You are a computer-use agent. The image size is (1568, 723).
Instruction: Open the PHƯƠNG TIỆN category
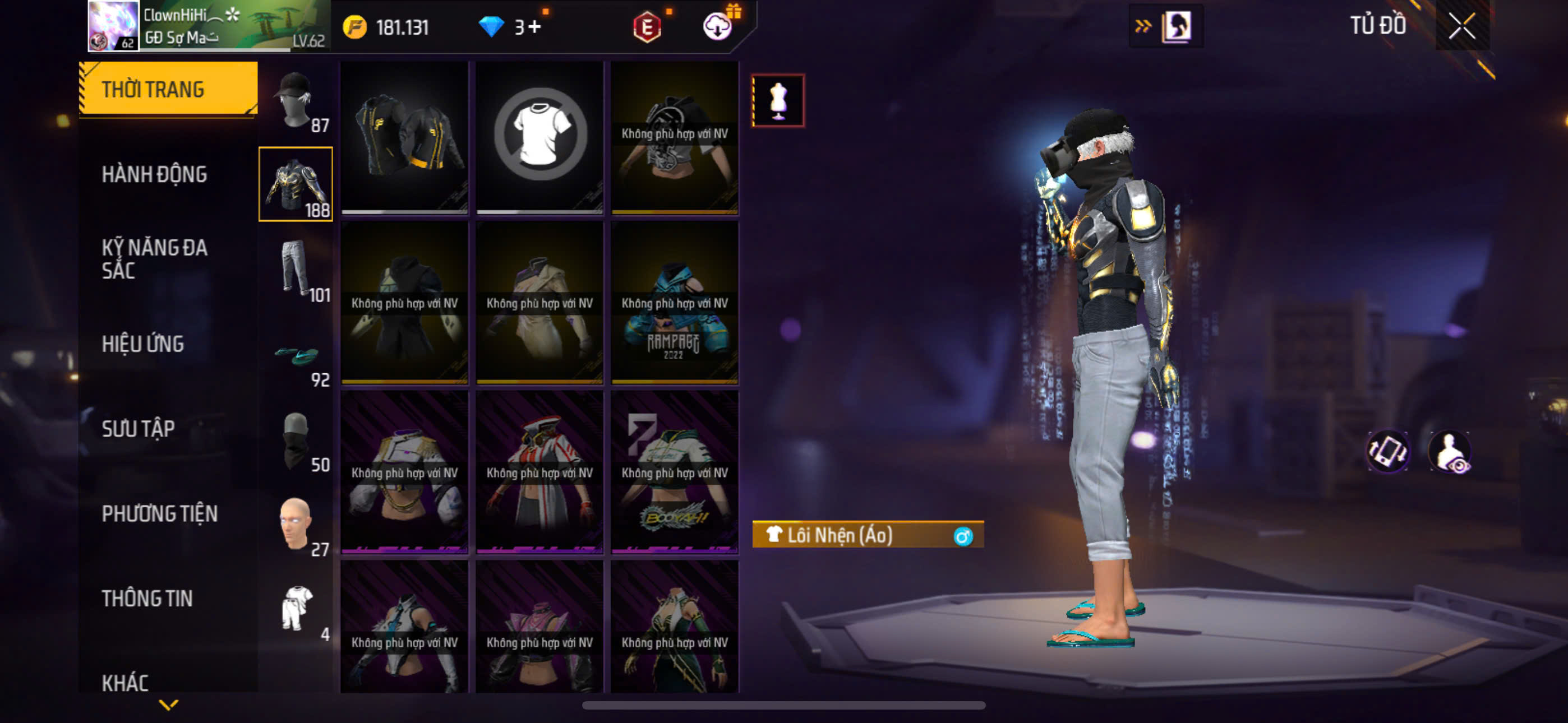click(x=159, y=513)
